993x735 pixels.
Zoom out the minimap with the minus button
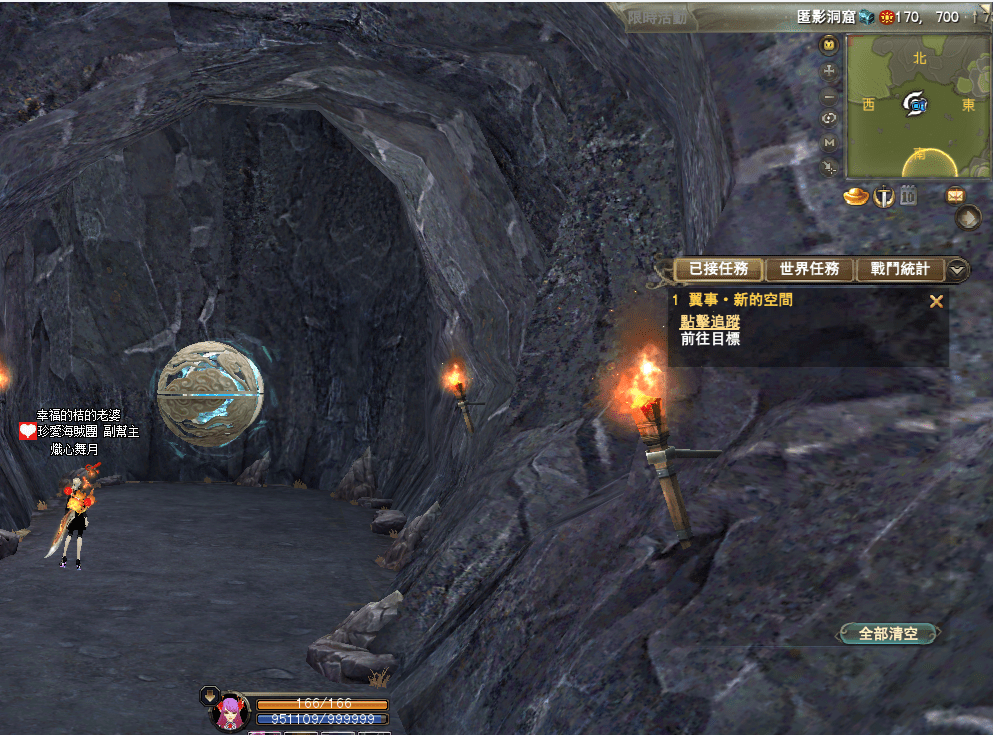tap(829, 98)
